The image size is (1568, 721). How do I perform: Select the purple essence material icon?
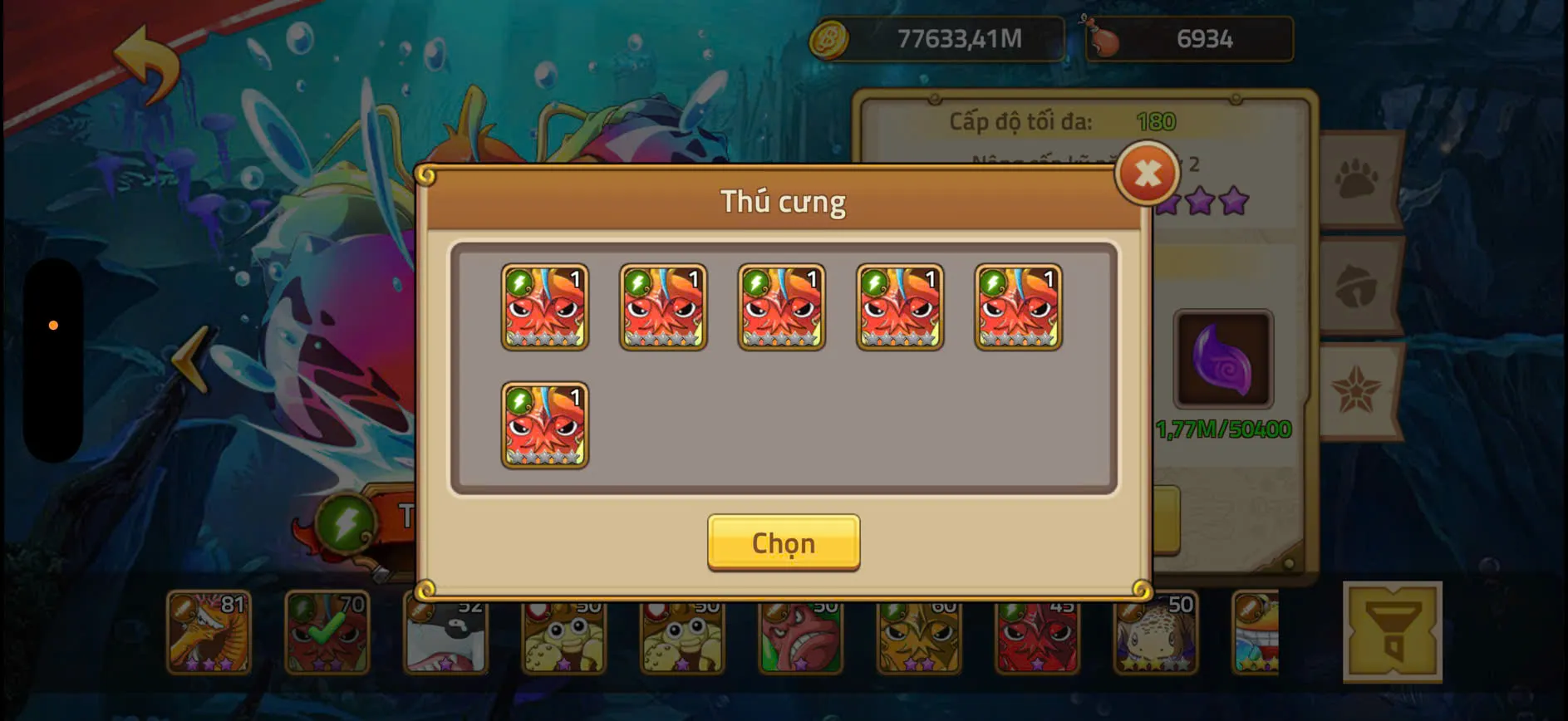1223,357
